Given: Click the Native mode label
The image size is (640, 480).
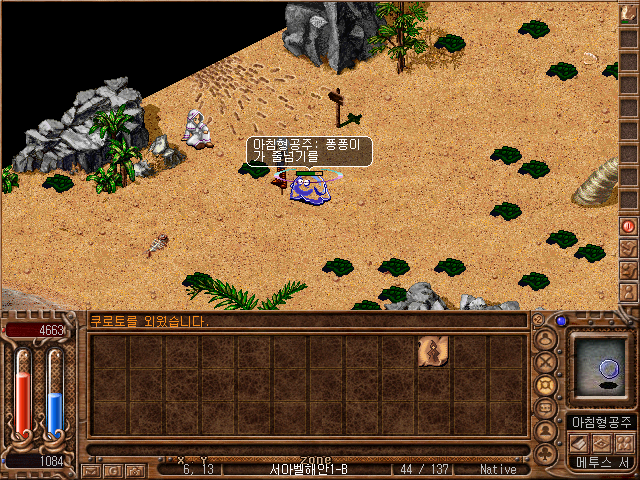Looking at the screenshot, I should click(x=498, y=468).
